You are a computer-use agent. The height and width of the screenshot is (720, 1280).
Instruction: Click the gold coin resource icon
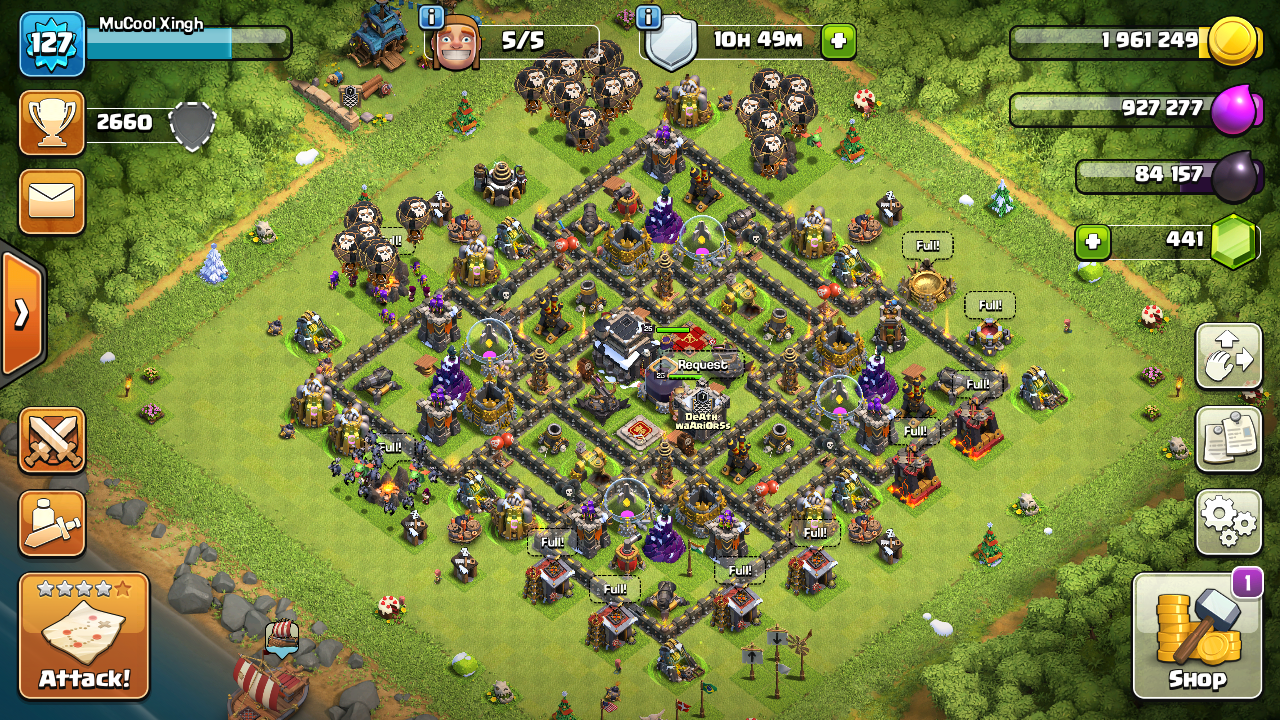point(1233,42)
